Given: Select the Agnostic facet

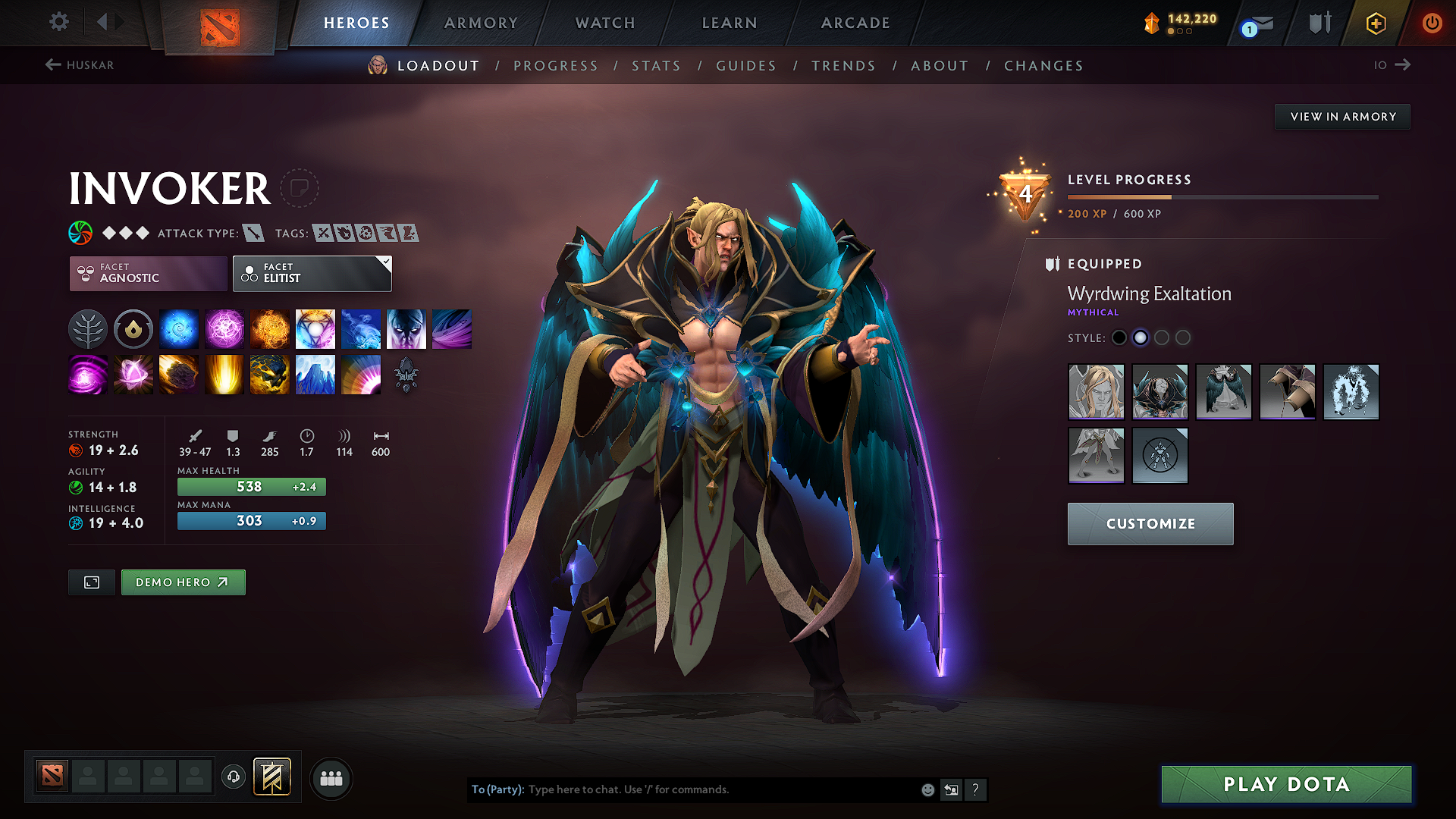Looking at the screenshot, I should (x=147, y=273).
